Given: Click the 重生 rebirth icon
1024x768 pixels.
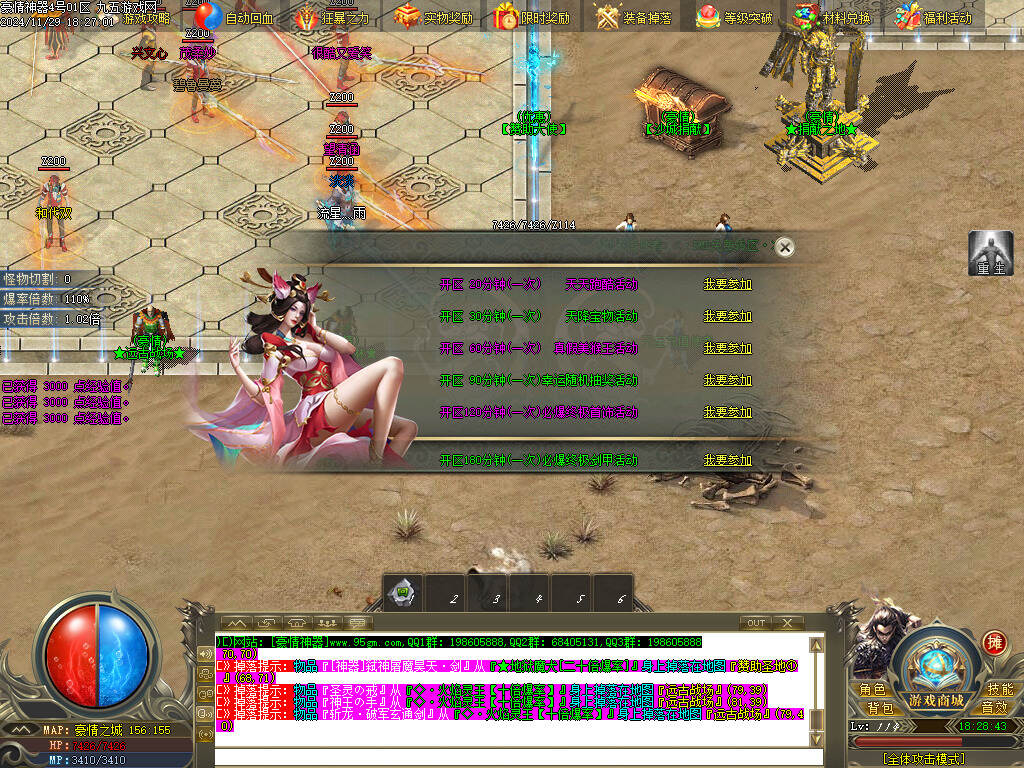Looking at the screenshot, I should [990, 254].
